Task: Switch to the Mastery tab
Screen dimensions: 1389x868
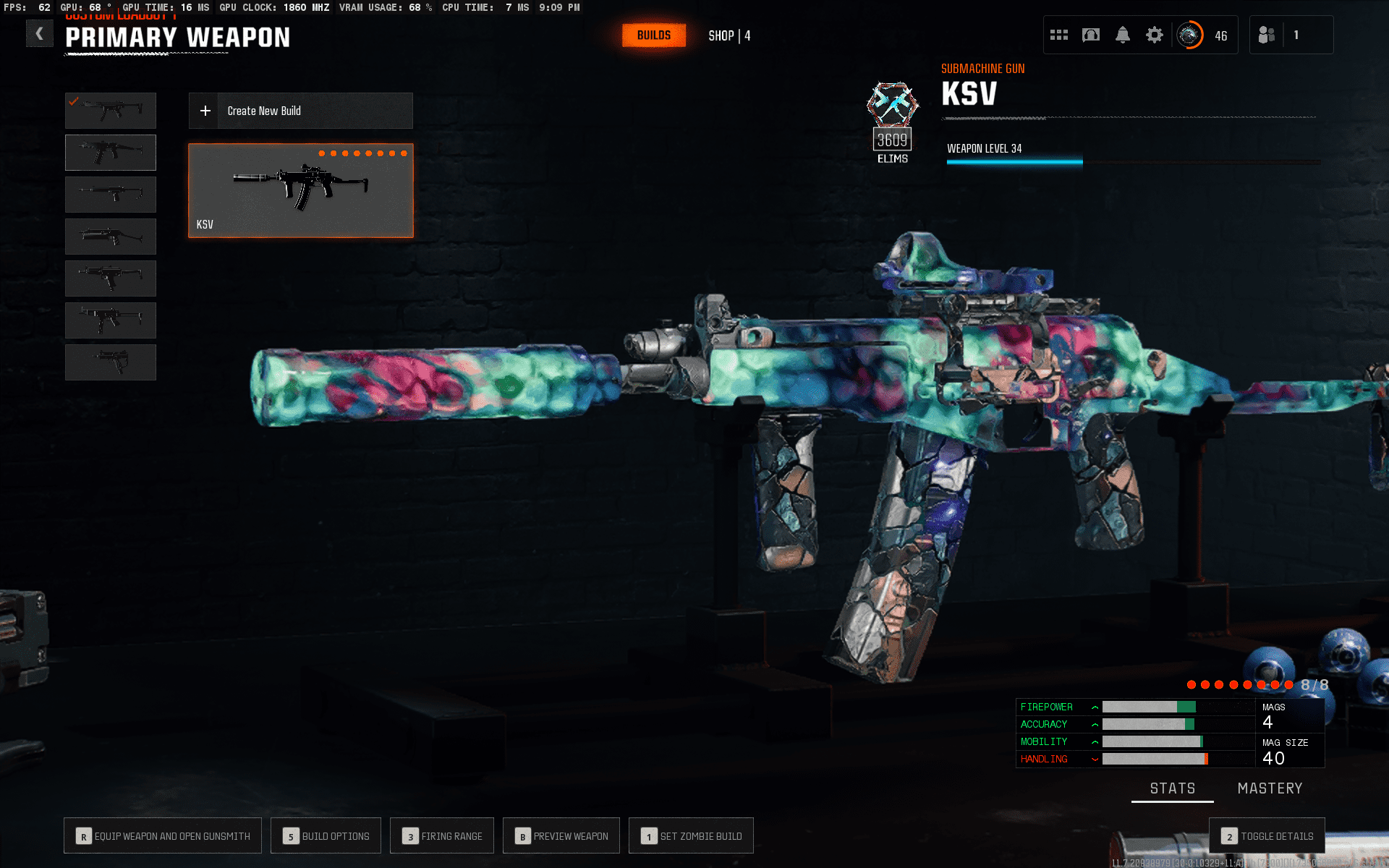Action: [1270, 788]
